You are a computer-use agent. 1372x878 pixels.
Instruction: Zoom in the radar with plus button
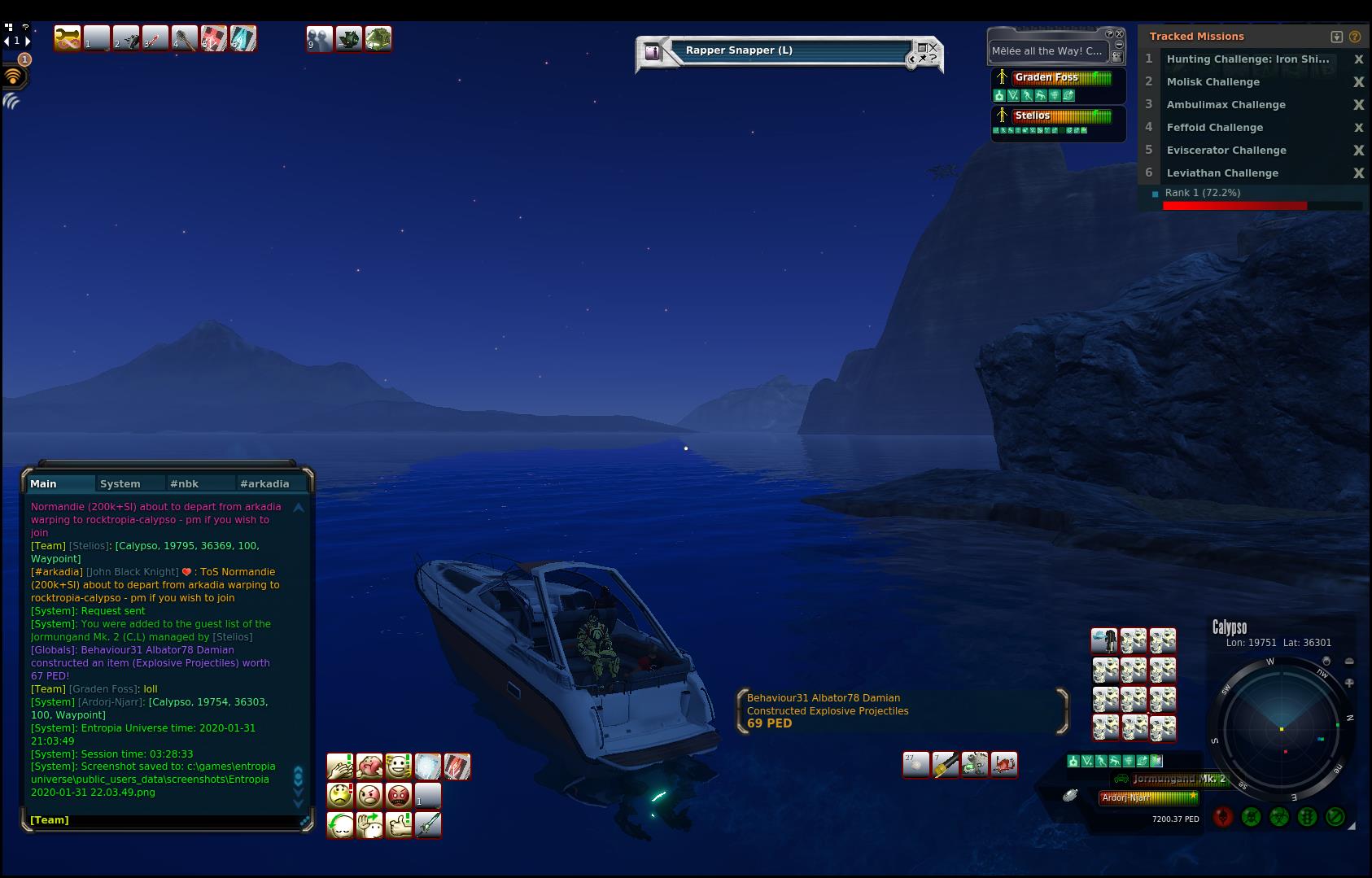tap(1349, 684)
